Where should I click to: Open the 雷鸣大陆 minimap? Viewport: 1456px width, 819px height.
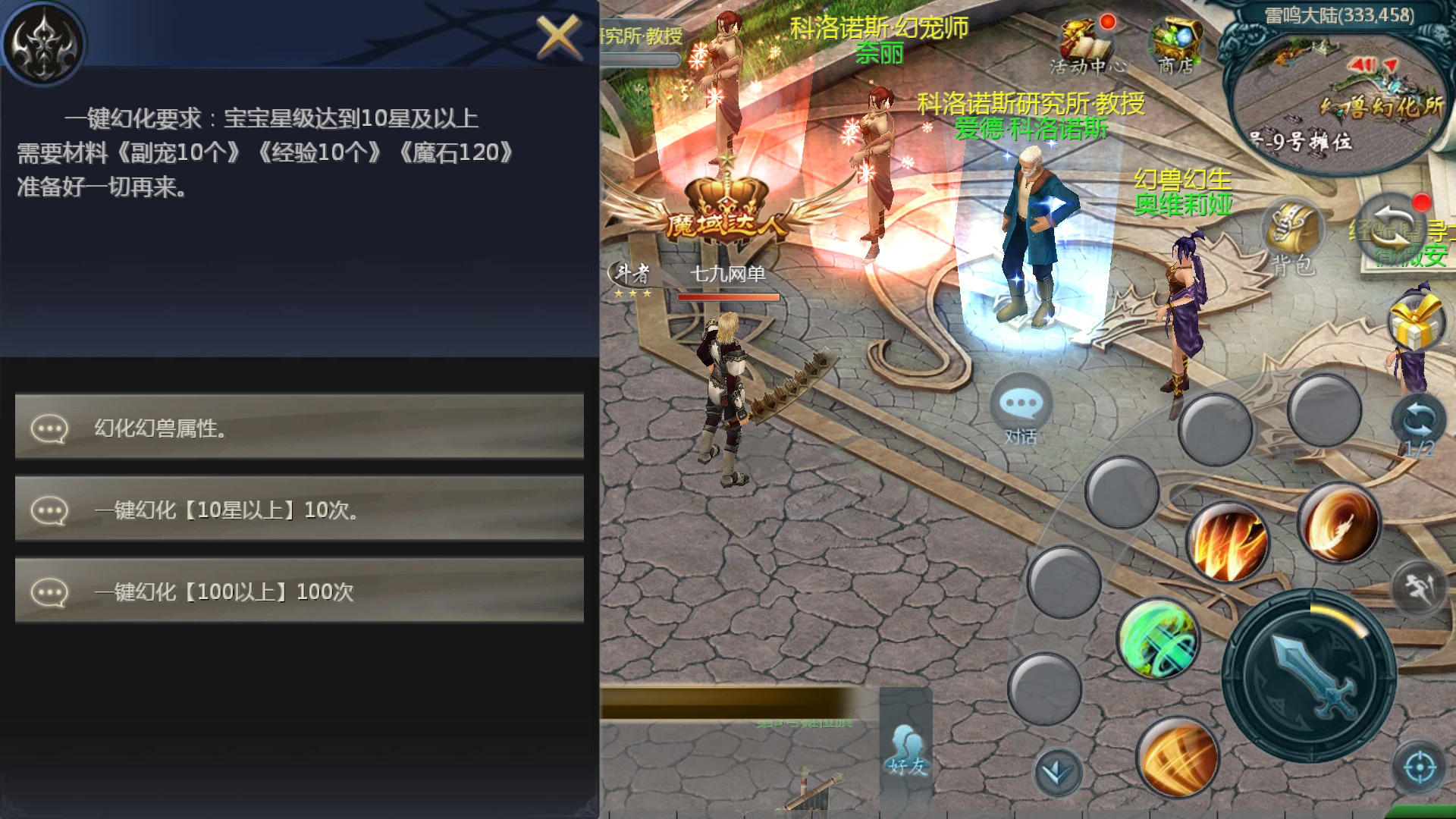coord(1338,91)
